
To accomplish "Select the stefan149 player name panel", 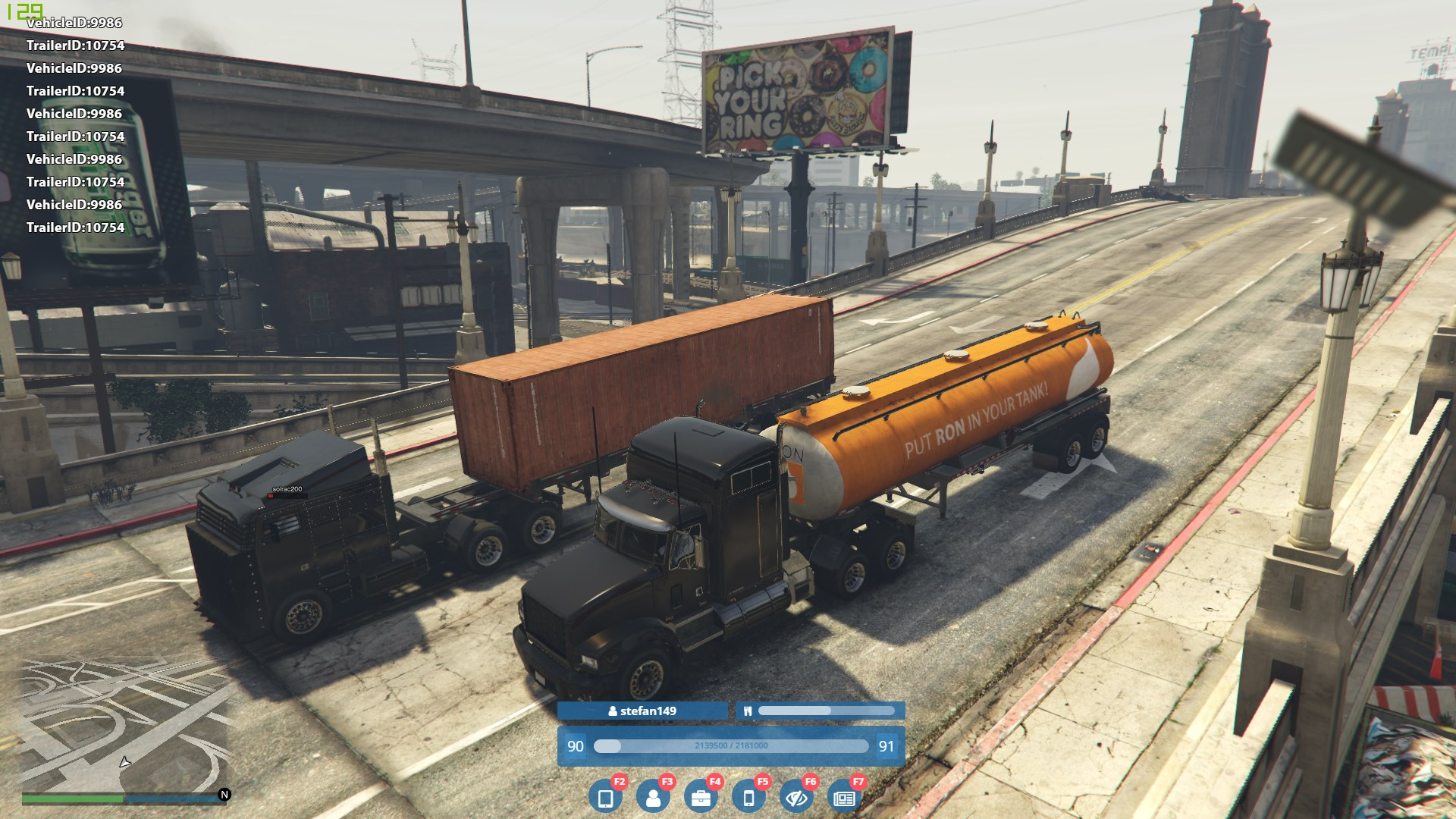I will [642, 711].
